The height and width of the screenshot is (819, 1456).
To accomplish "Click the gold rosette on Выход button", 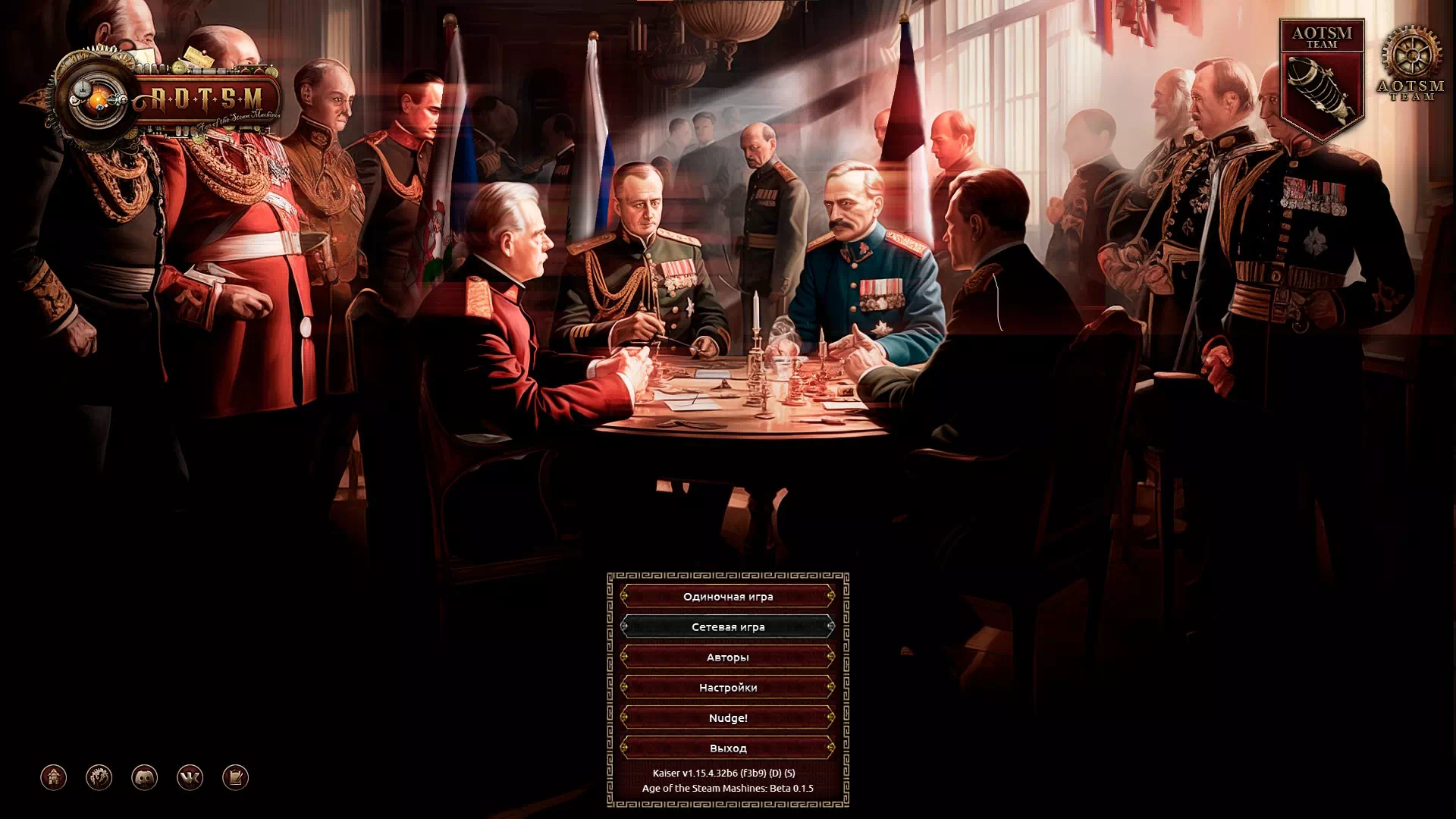I will pyautogui.click(x=625, y=748).
